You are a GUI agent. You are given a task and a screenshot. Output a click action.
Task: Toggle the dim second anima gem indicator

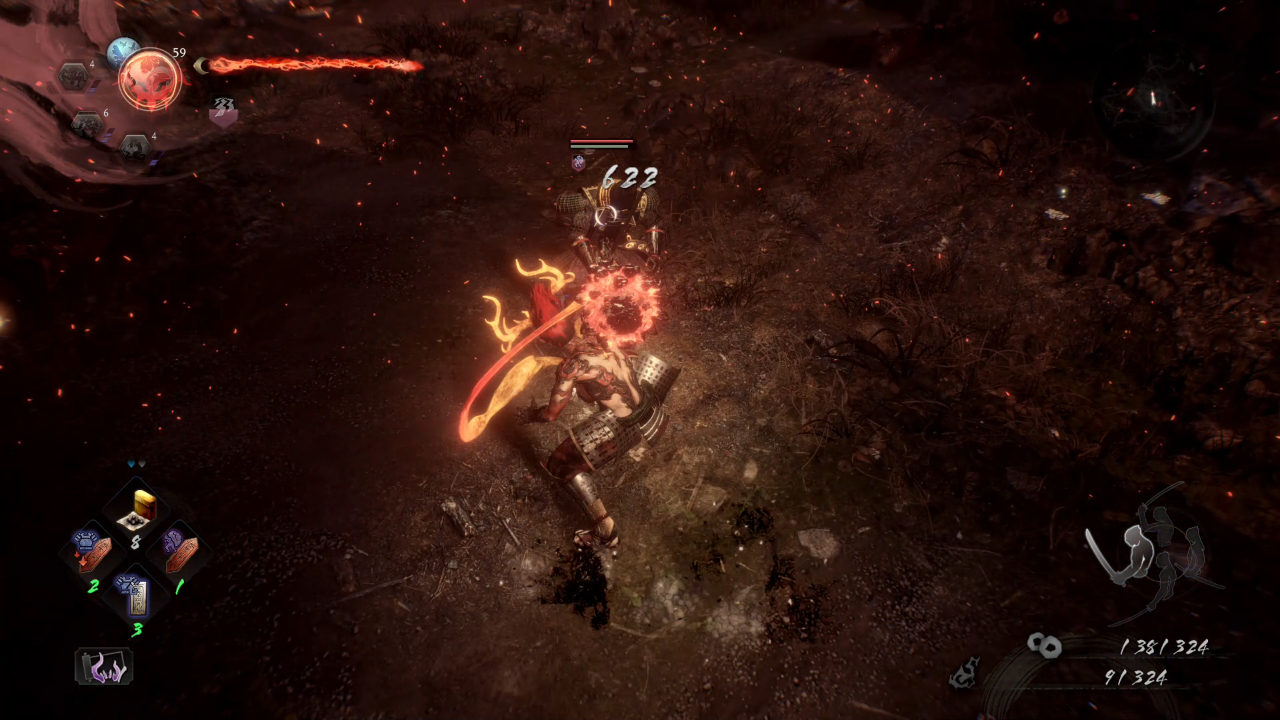tap(142, 464)
